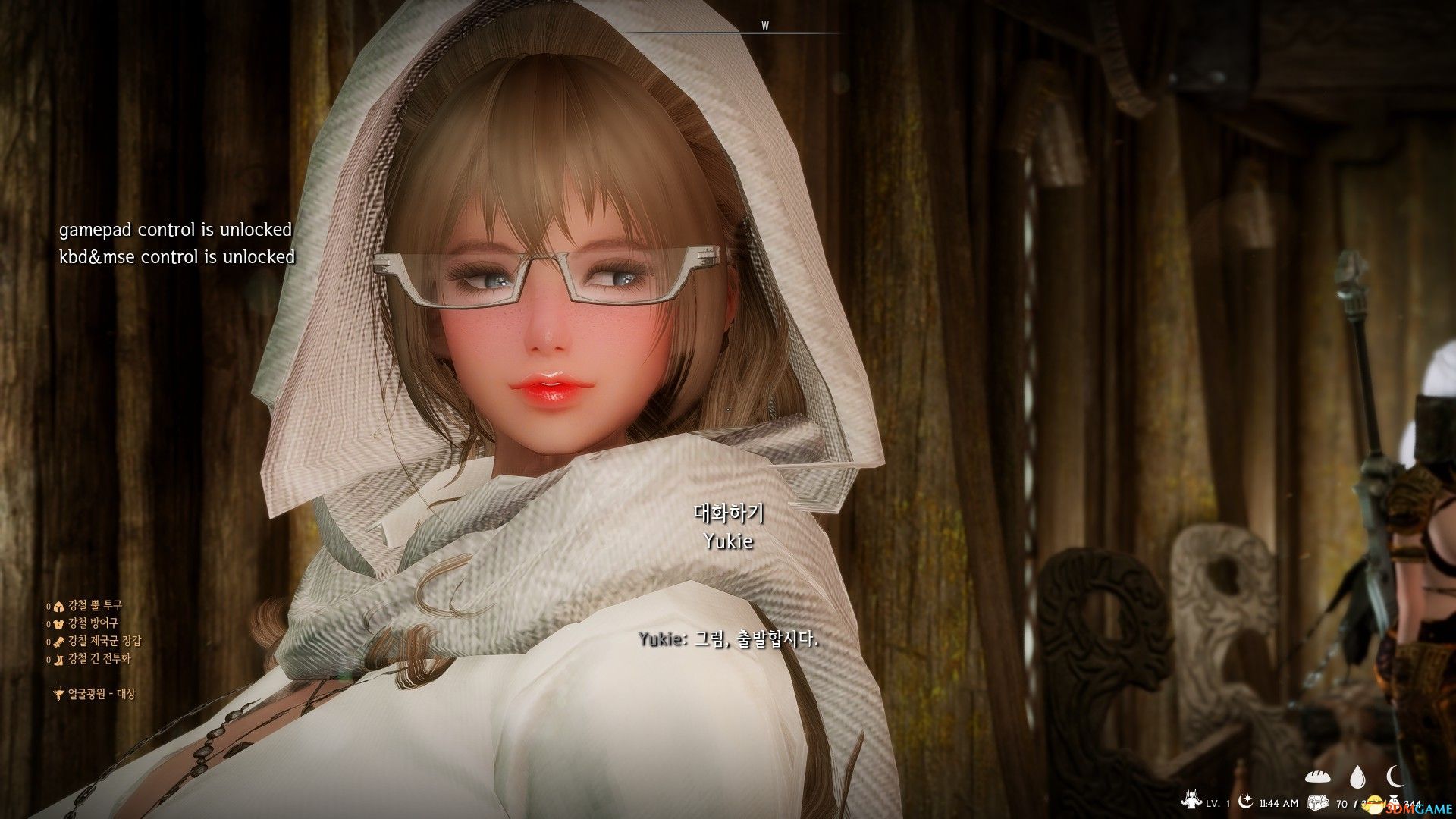Screen dimensions: 1456x819
Task: Click the character pose icon beside LV. 1
Action: 1192,800
